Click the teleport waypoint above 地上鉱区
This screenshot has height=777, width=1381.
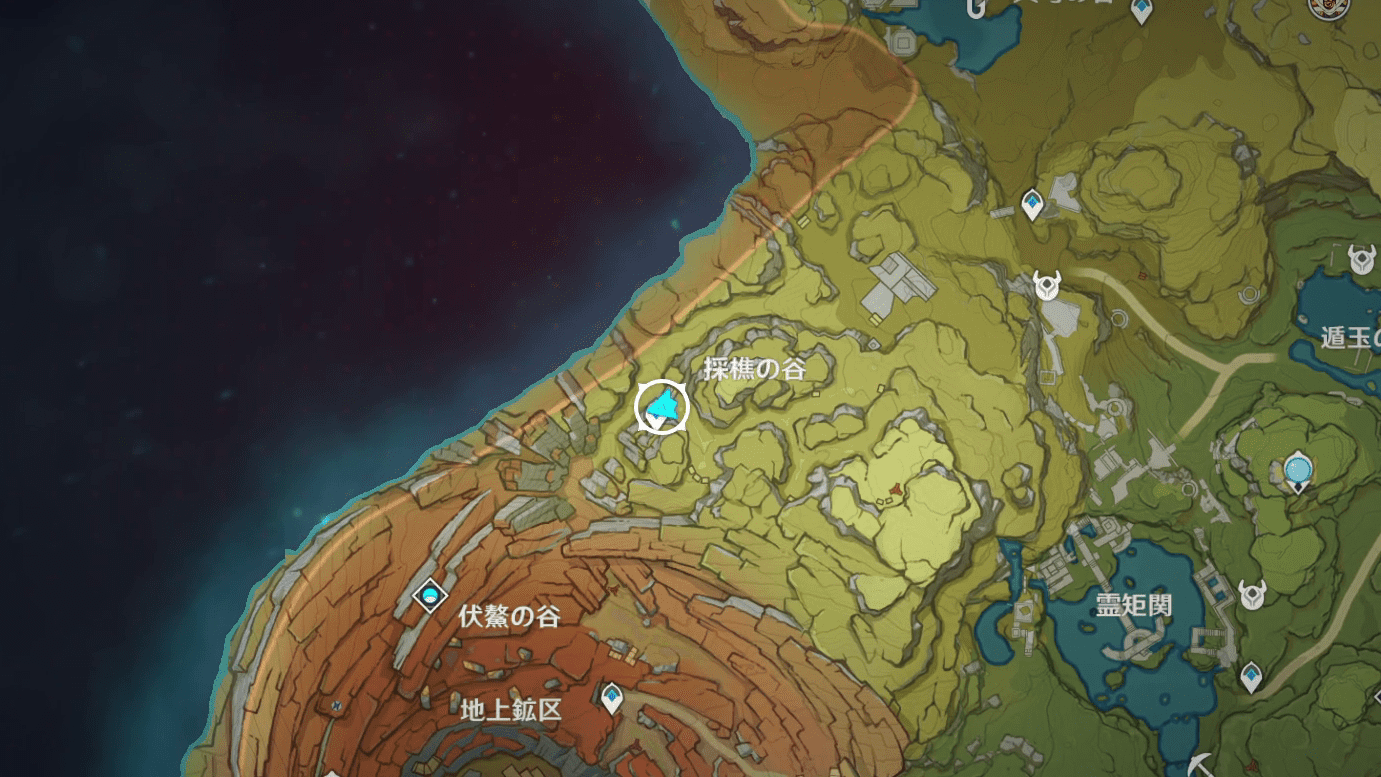pos(611,698)
